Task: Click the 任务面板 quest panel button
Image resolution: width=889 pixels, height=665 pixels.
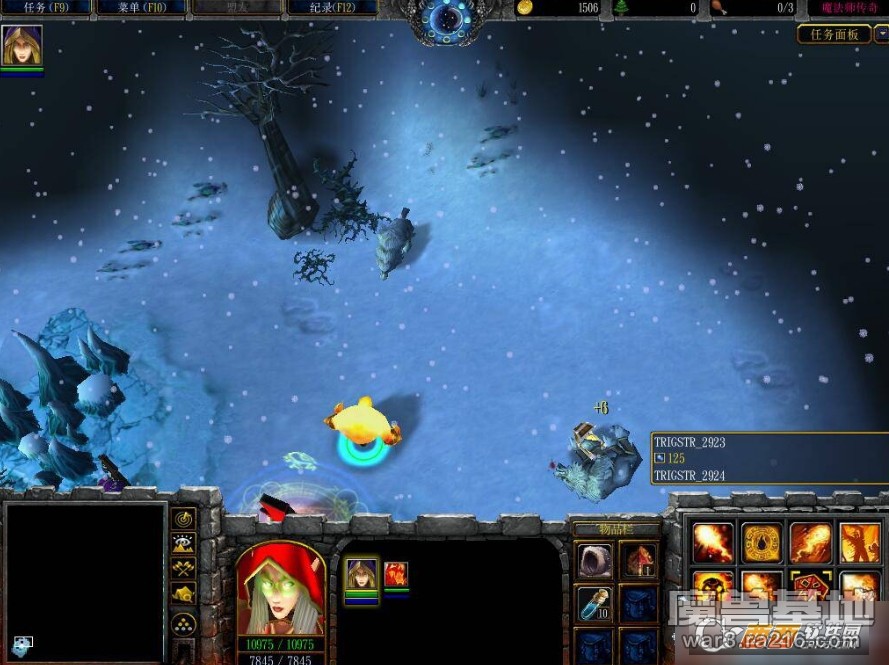Action: [834, 34]
